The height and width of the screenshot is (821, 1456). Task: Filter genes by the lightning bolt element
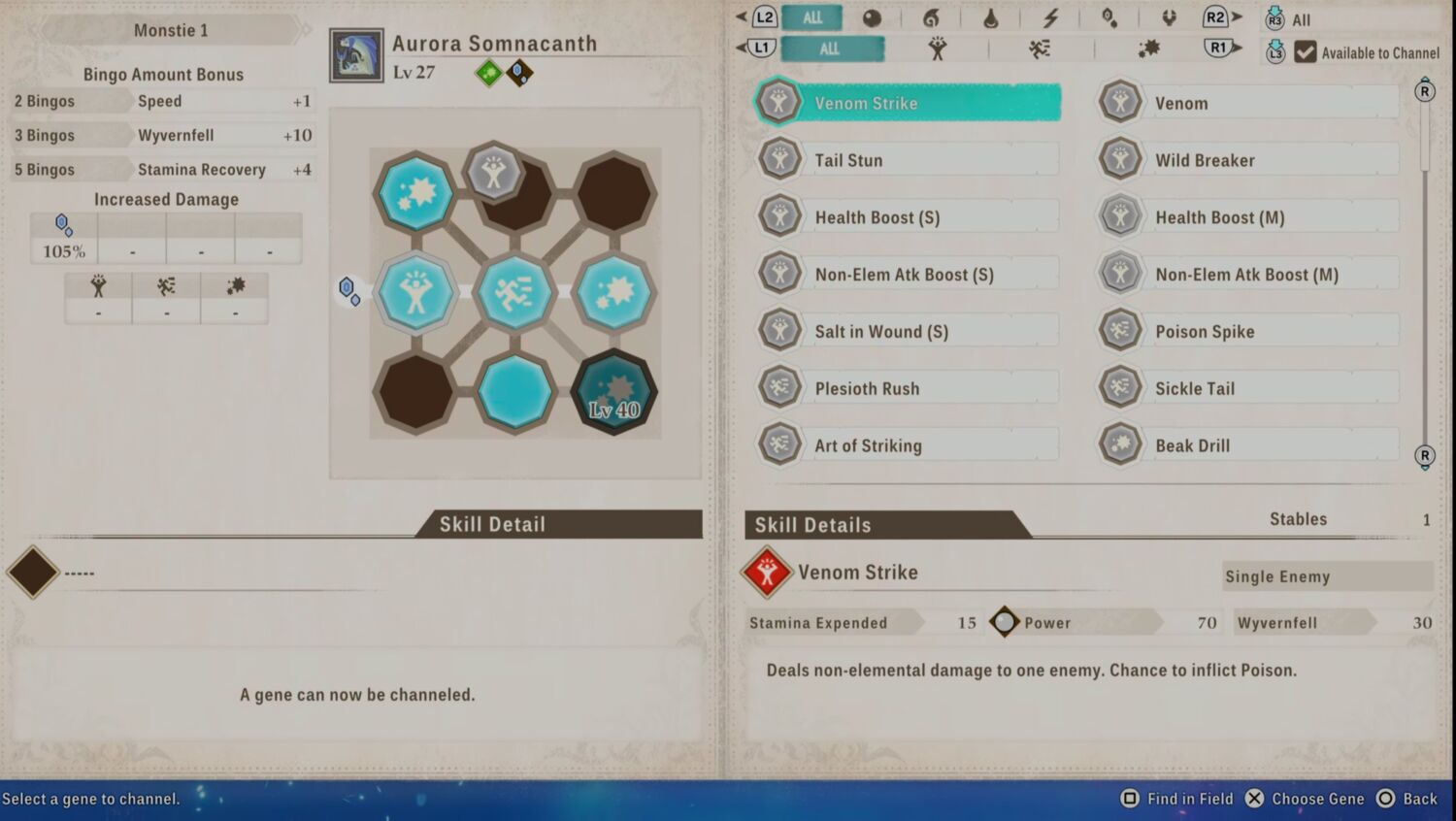tap(1050, 17)
